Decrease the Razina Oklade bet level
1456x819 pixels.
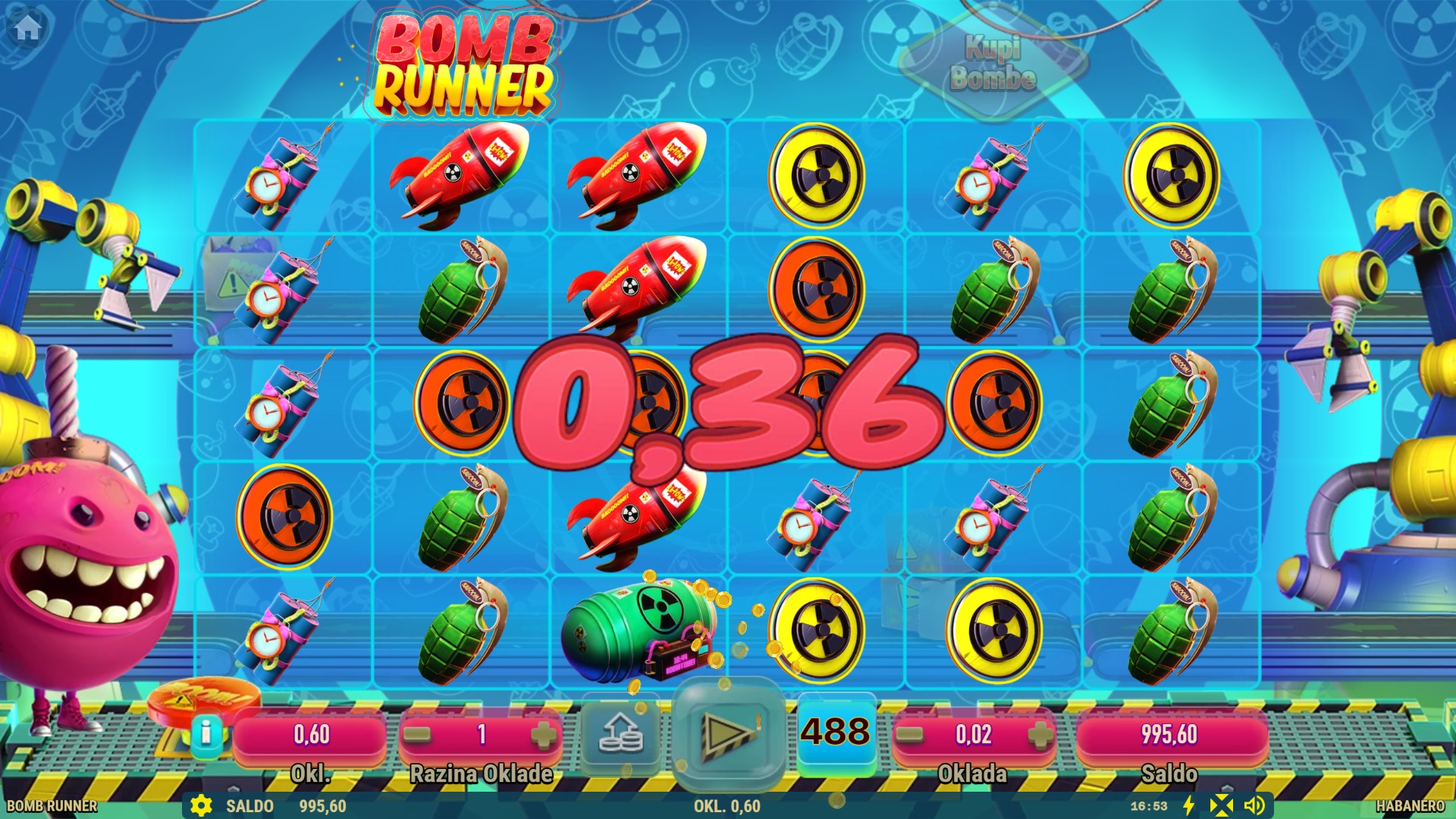click(417, 734)
